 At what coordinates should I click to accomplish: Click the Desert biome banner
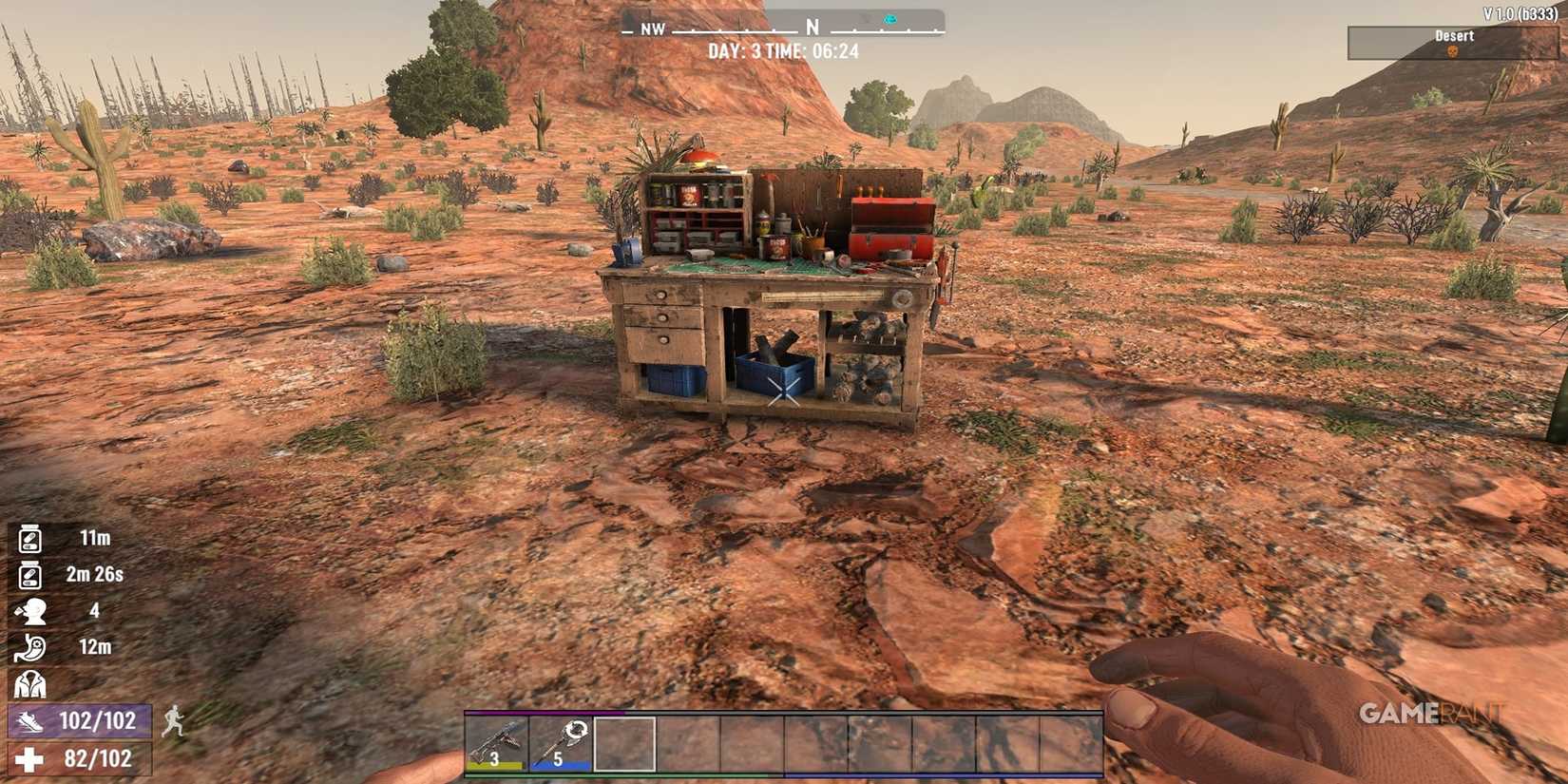click(x=1453, y=36)
